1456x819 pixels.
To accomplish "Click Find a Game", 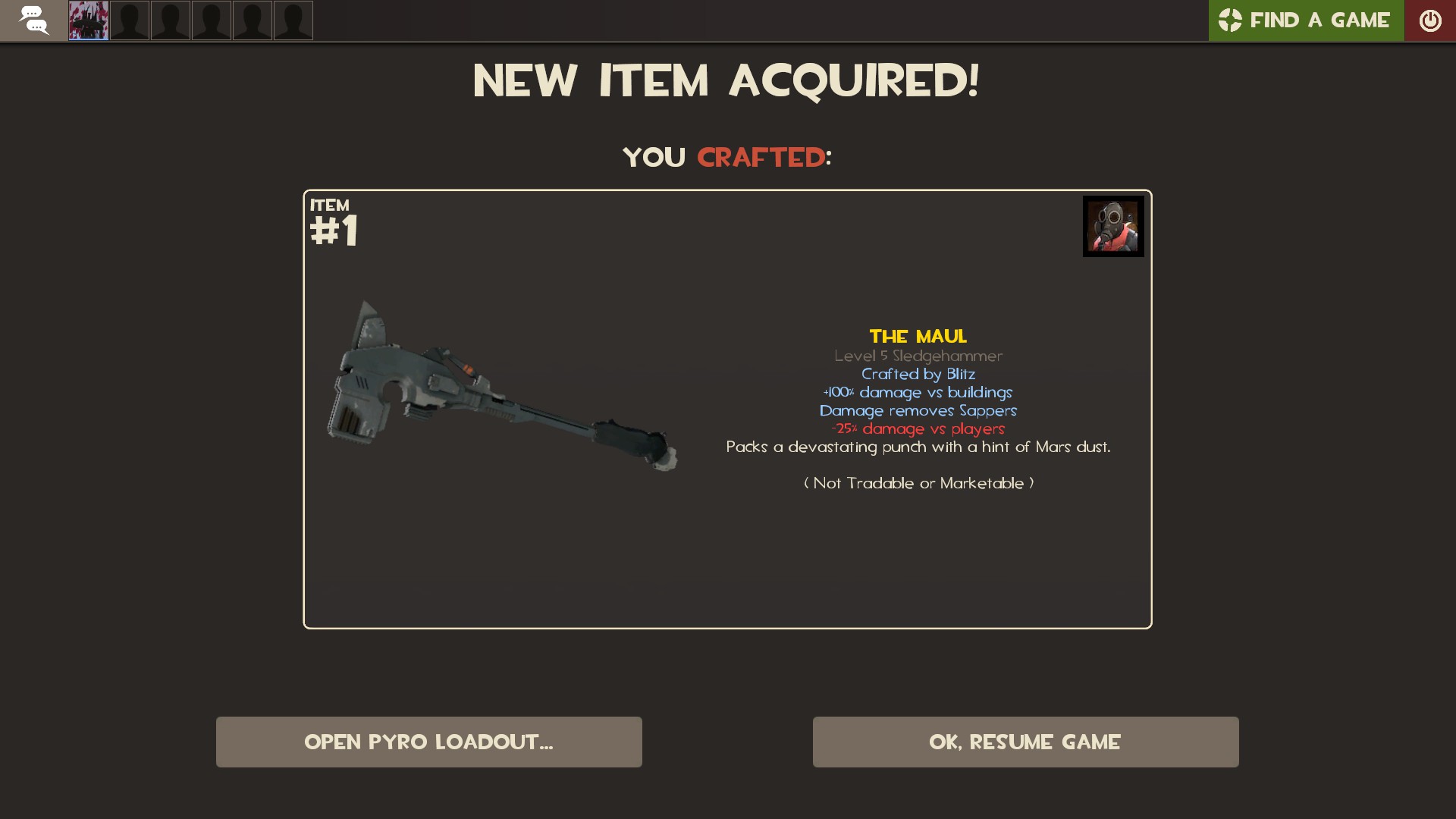I will click(x=1319, y=20).
